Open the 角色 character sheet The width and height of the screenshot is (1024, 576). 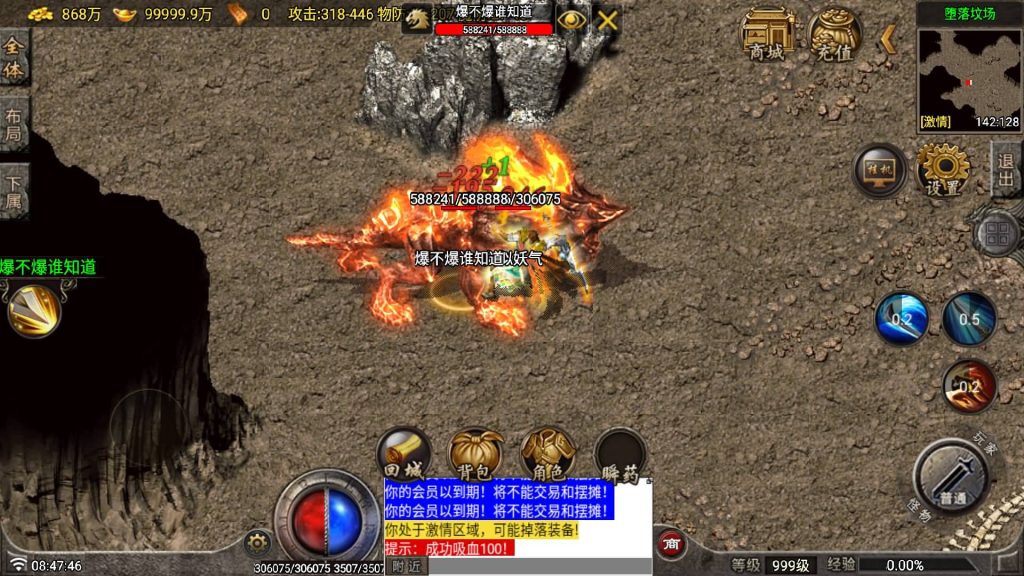548,455
